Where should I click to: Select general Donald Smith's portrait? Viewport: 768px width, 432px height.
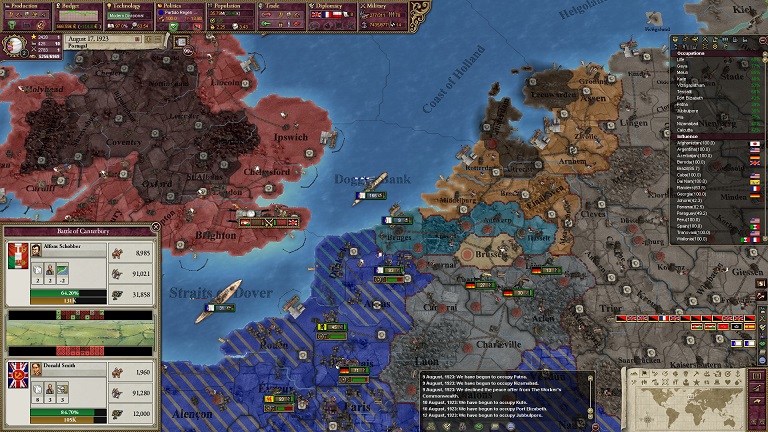coord(36,370)
